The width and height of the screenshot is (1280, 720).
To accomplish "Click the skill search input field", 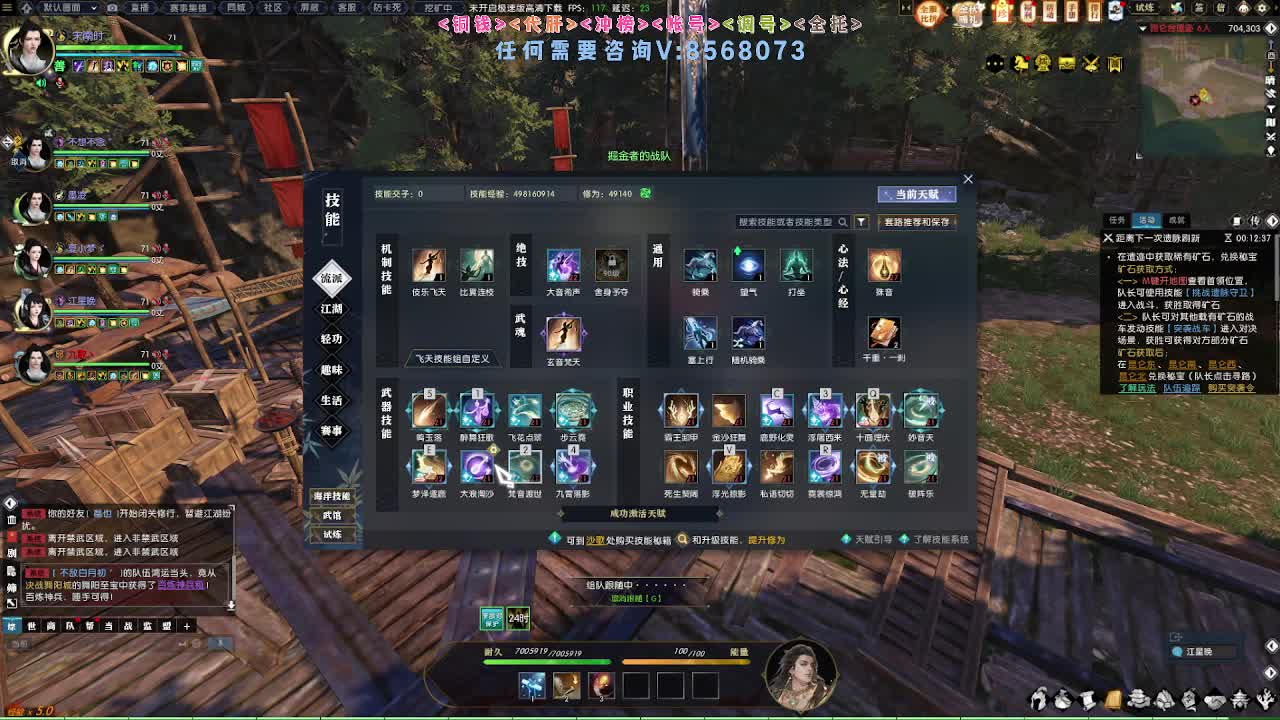I will tap(790, 222).
